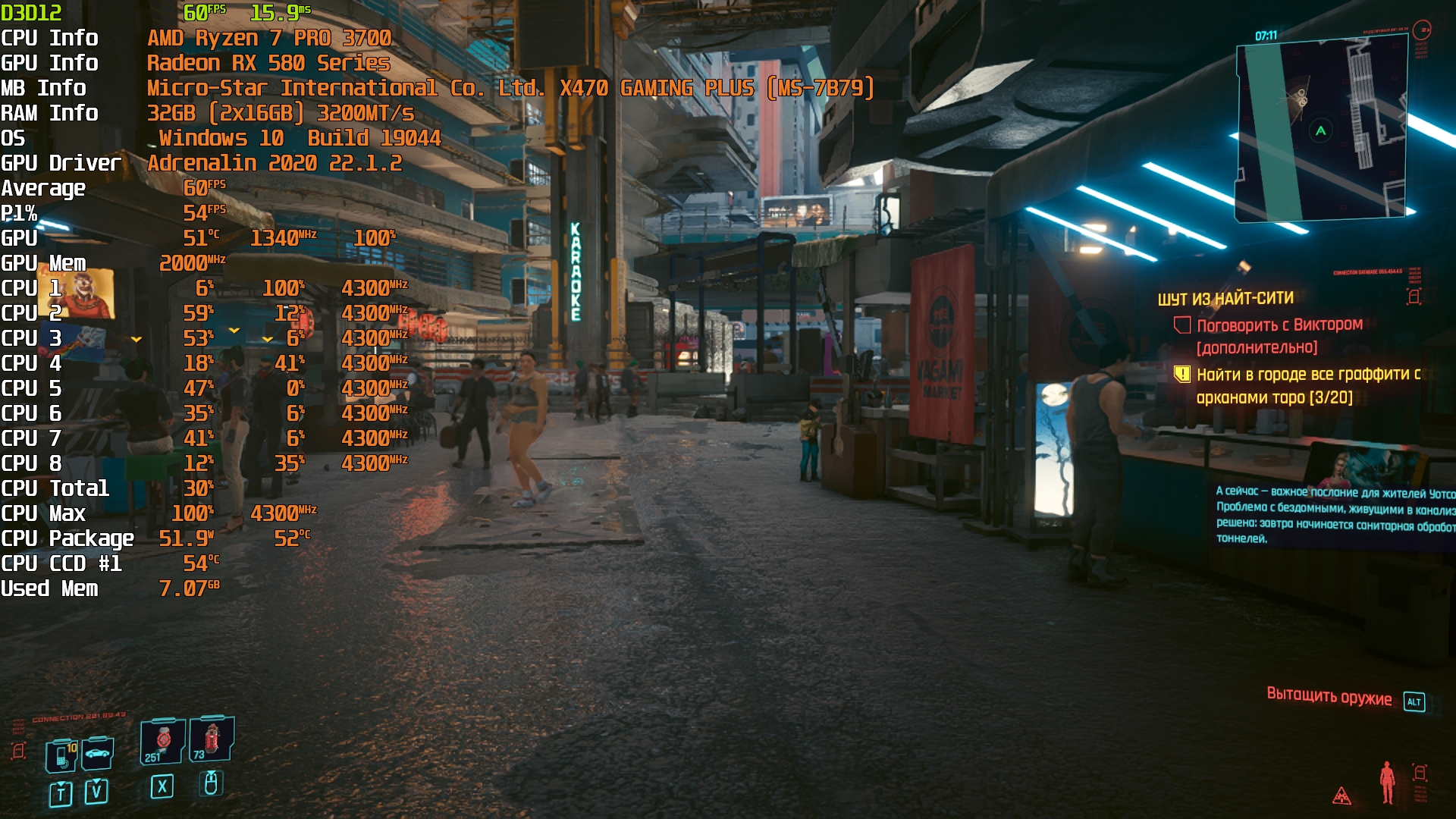The height and width of the screenshot is (819, 1456).
Task: Select the tarot graffiti objective
Action: [x=1307, y=385]
